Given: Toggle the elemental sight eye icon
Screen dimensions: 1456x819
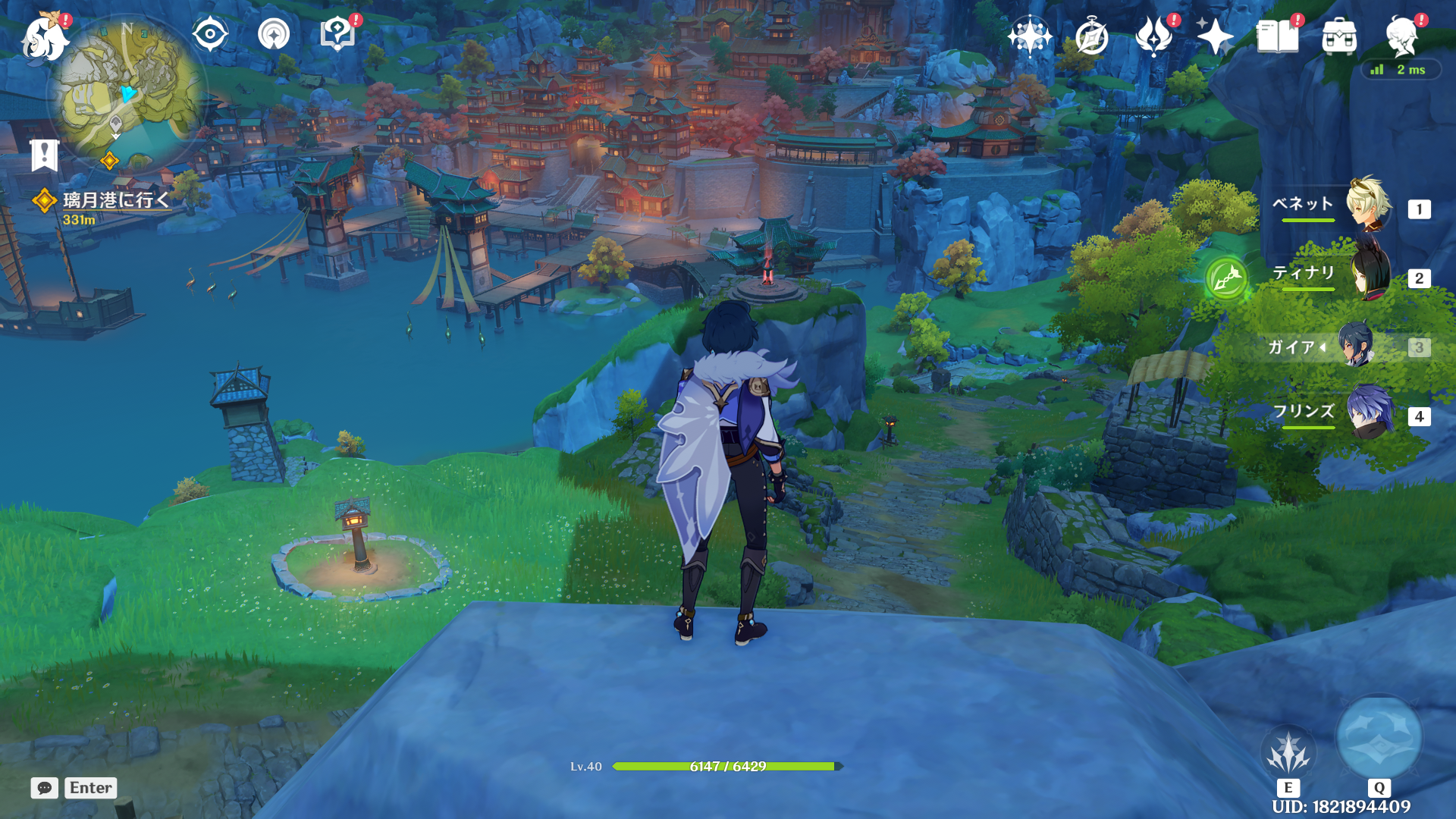Looking at the screenshot, I should [x=210, y=35].
